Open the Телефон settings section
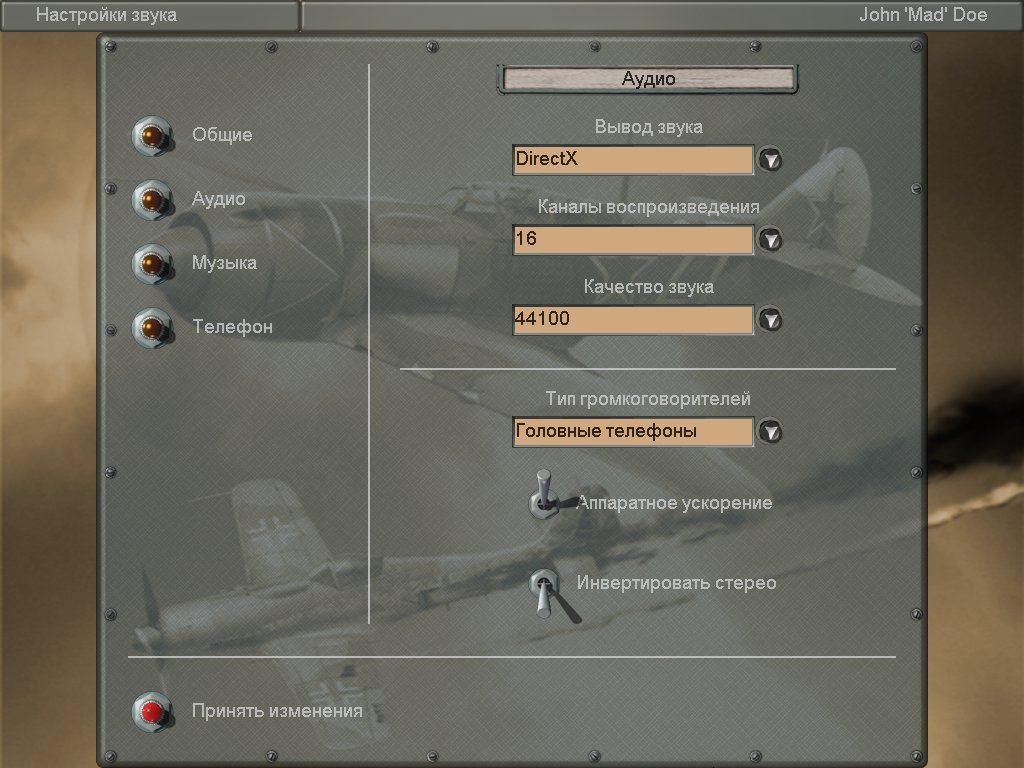The image size is (1024, 768). [x=152, y=328]
